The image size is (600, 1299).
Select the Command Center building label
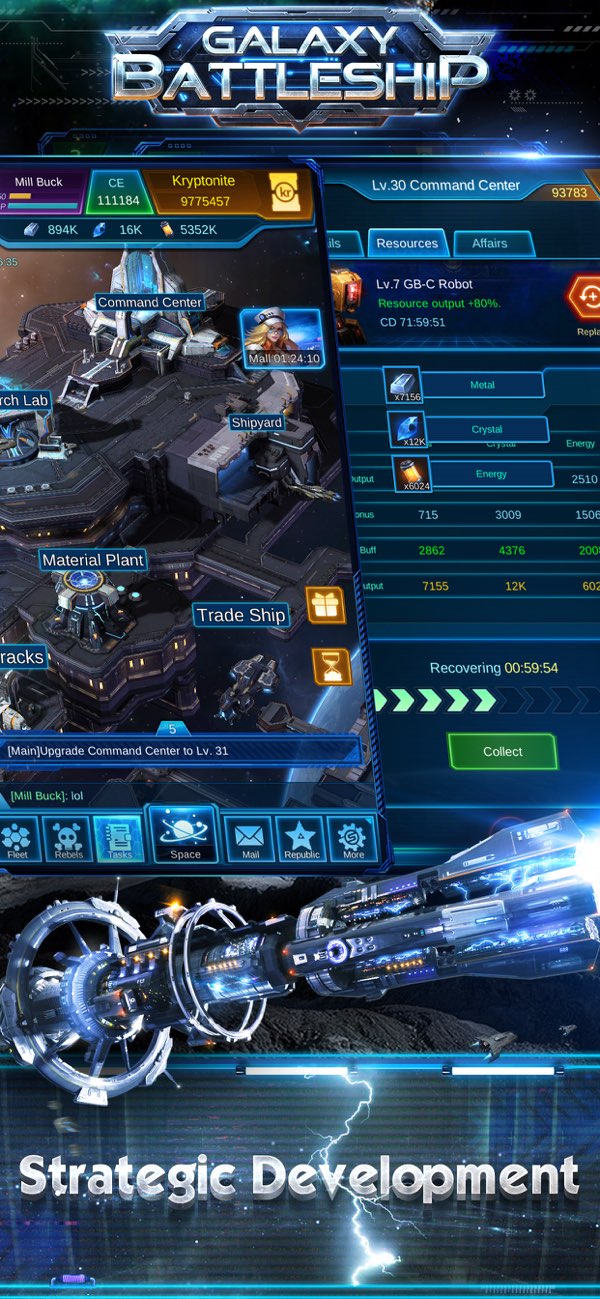tap(150, 302)
